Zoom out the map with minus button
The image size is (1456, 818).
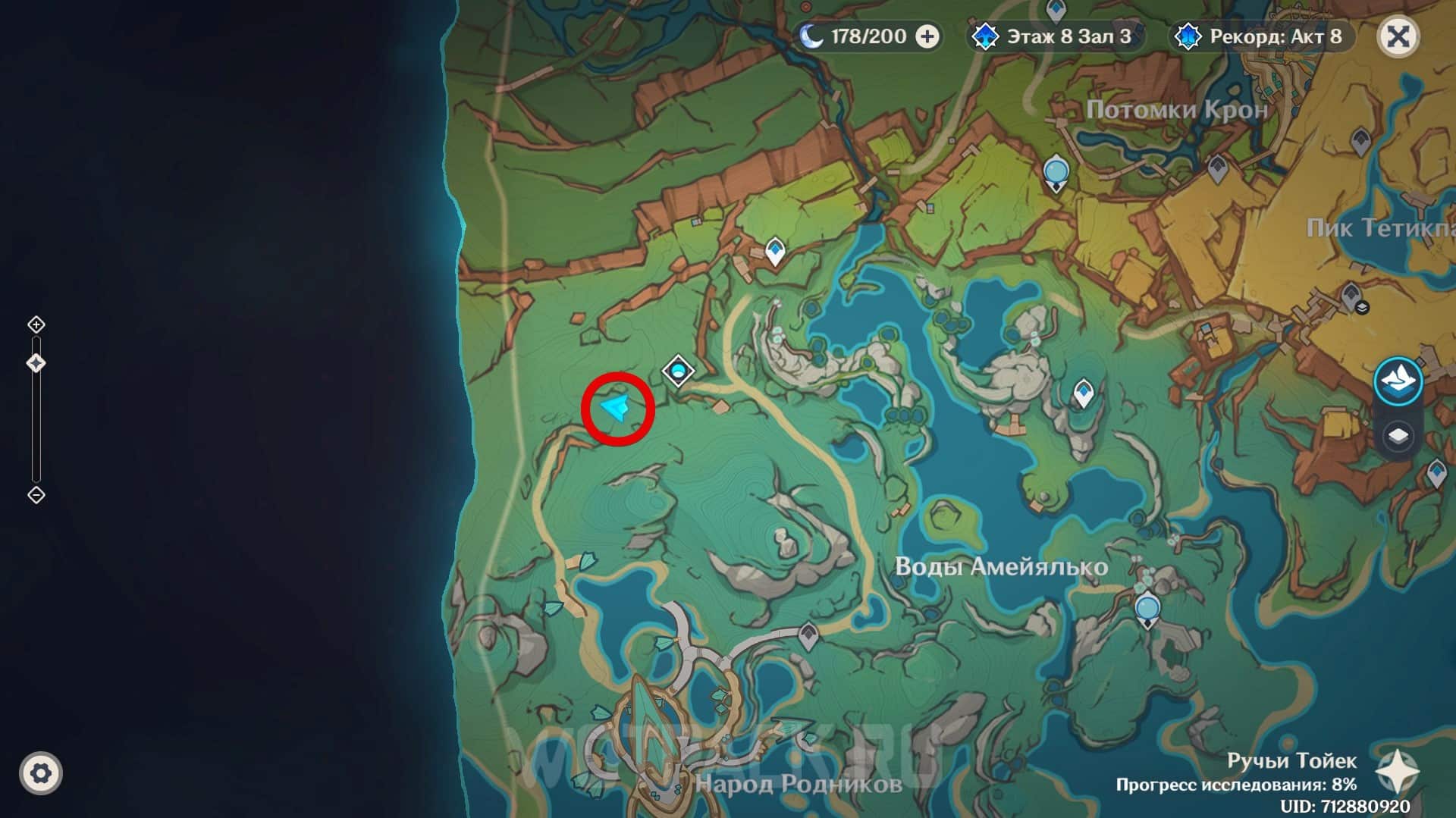click(x=36, y=495)
